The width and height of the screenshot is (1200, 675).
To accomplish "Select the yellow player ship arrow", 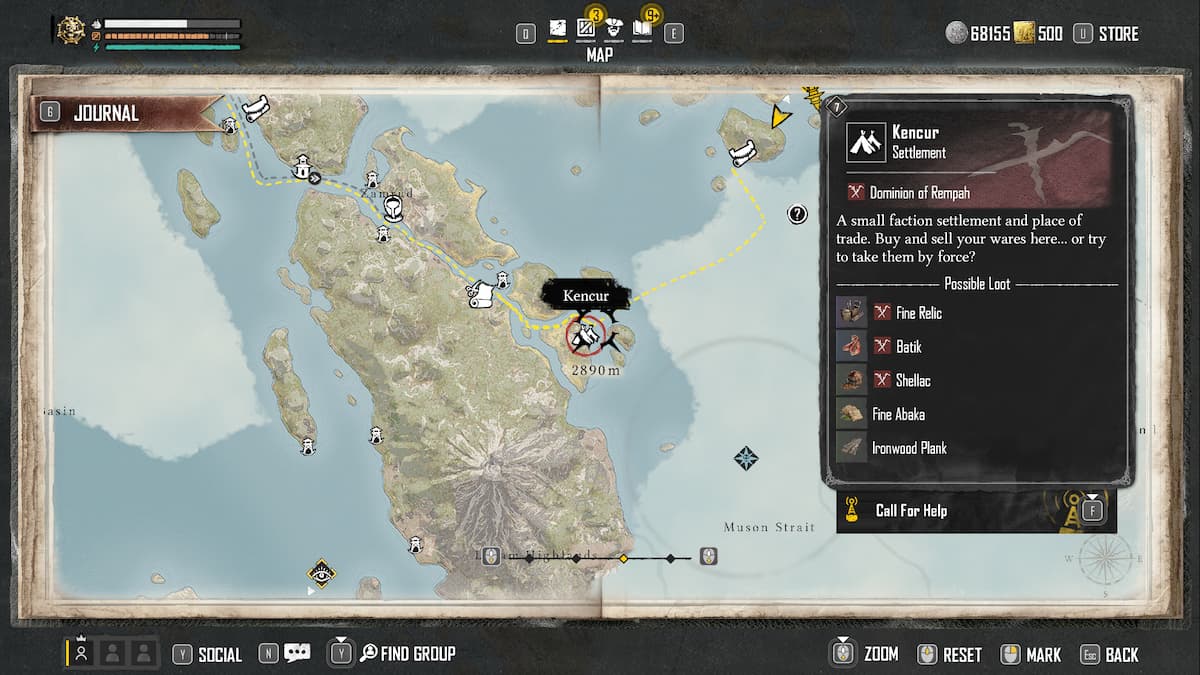I will [779, 117].
